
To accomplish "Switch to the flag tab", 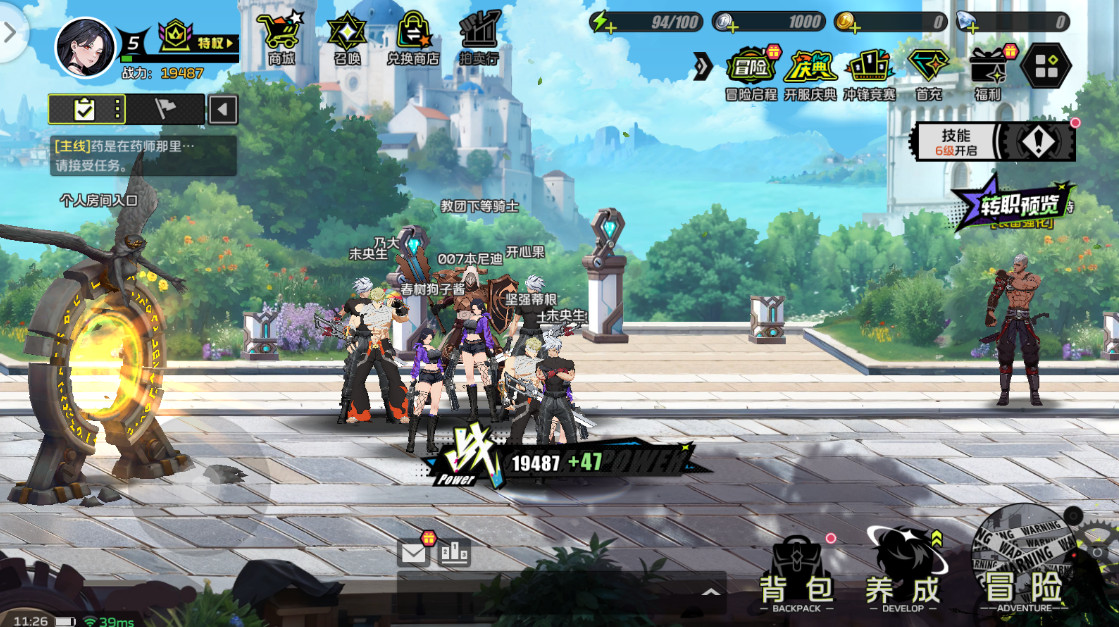I will (x=165, y=109).
